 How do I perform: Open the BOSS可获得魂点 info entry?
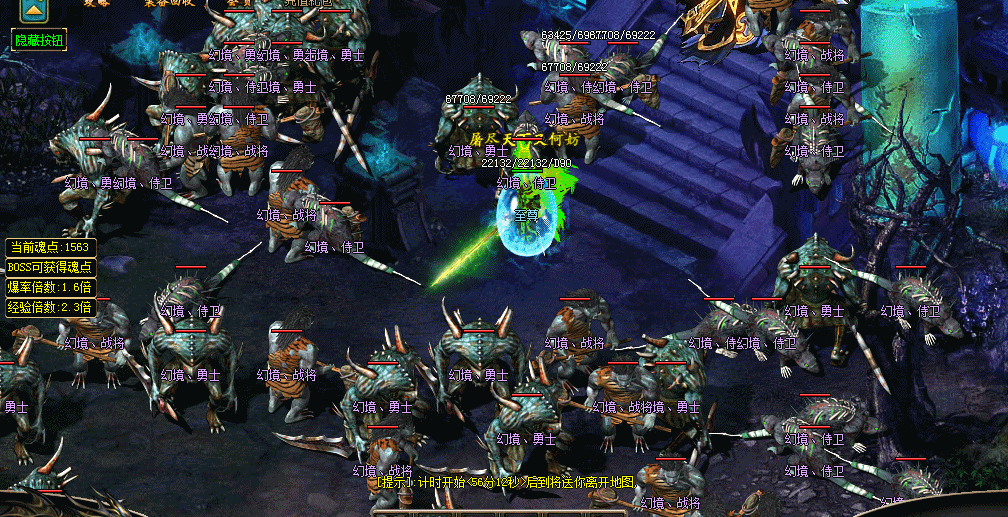(x=50, y=267)
